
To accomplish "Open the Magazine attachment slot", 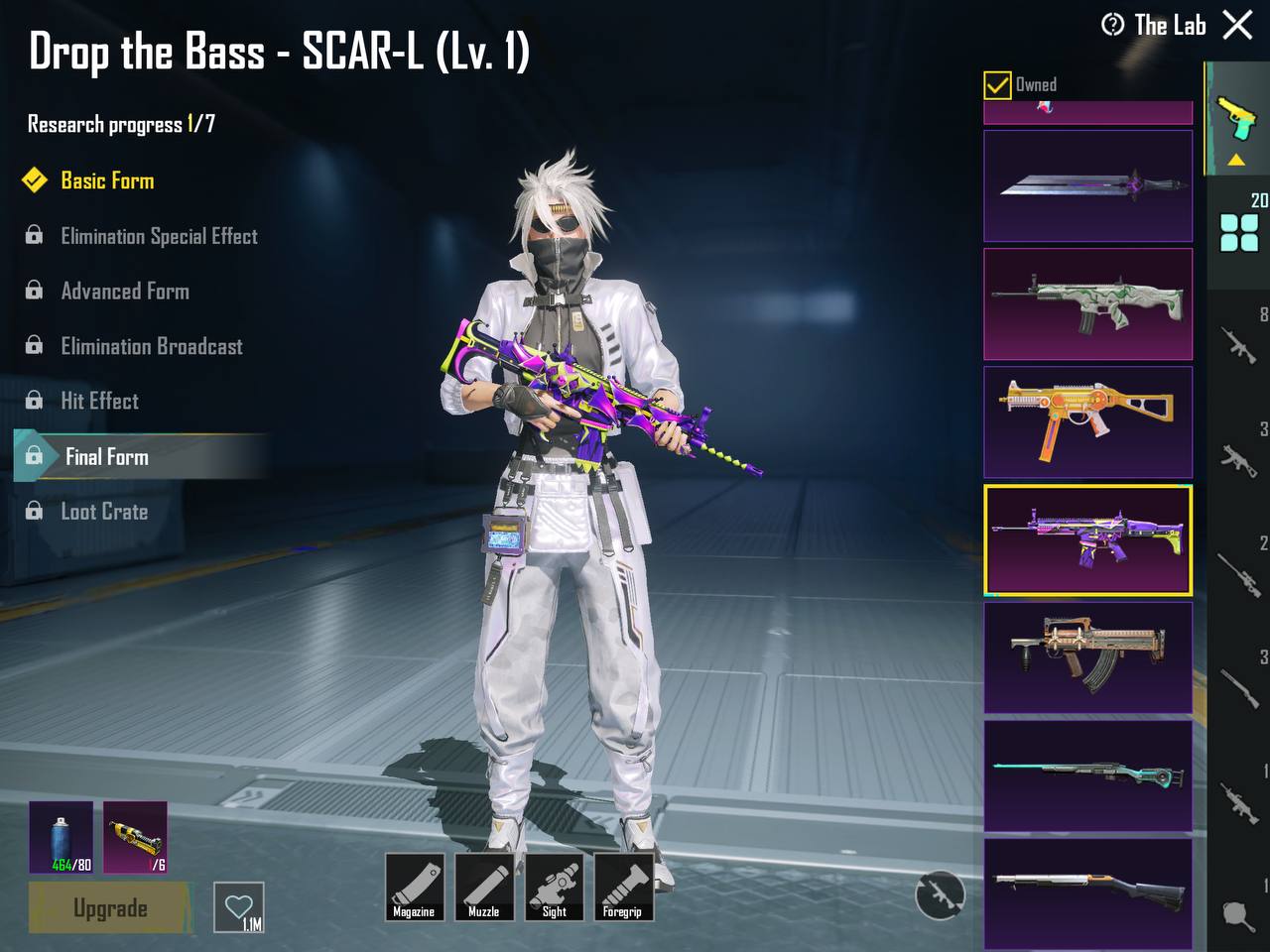I will point(414,887).
